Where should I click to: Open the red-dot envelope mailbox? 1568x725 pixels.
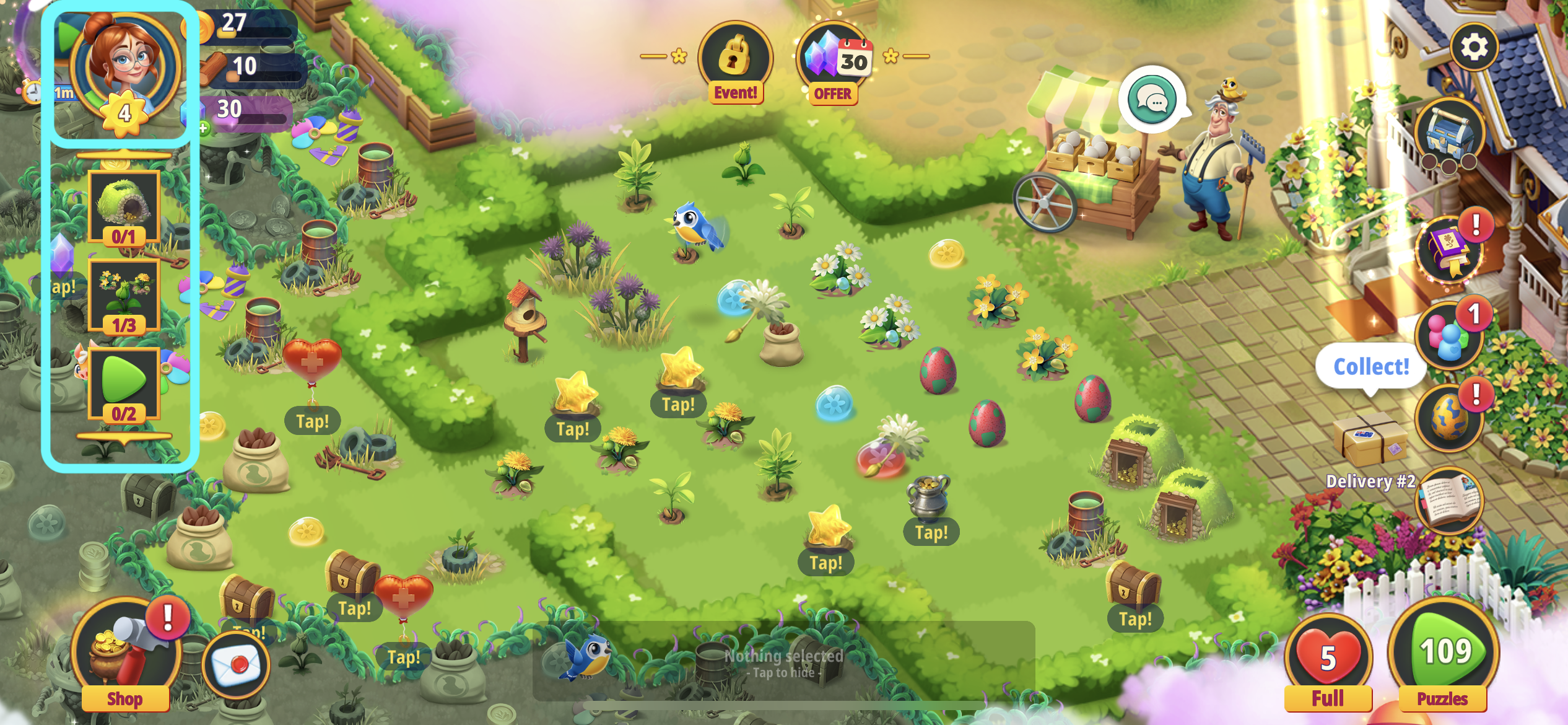236,664
